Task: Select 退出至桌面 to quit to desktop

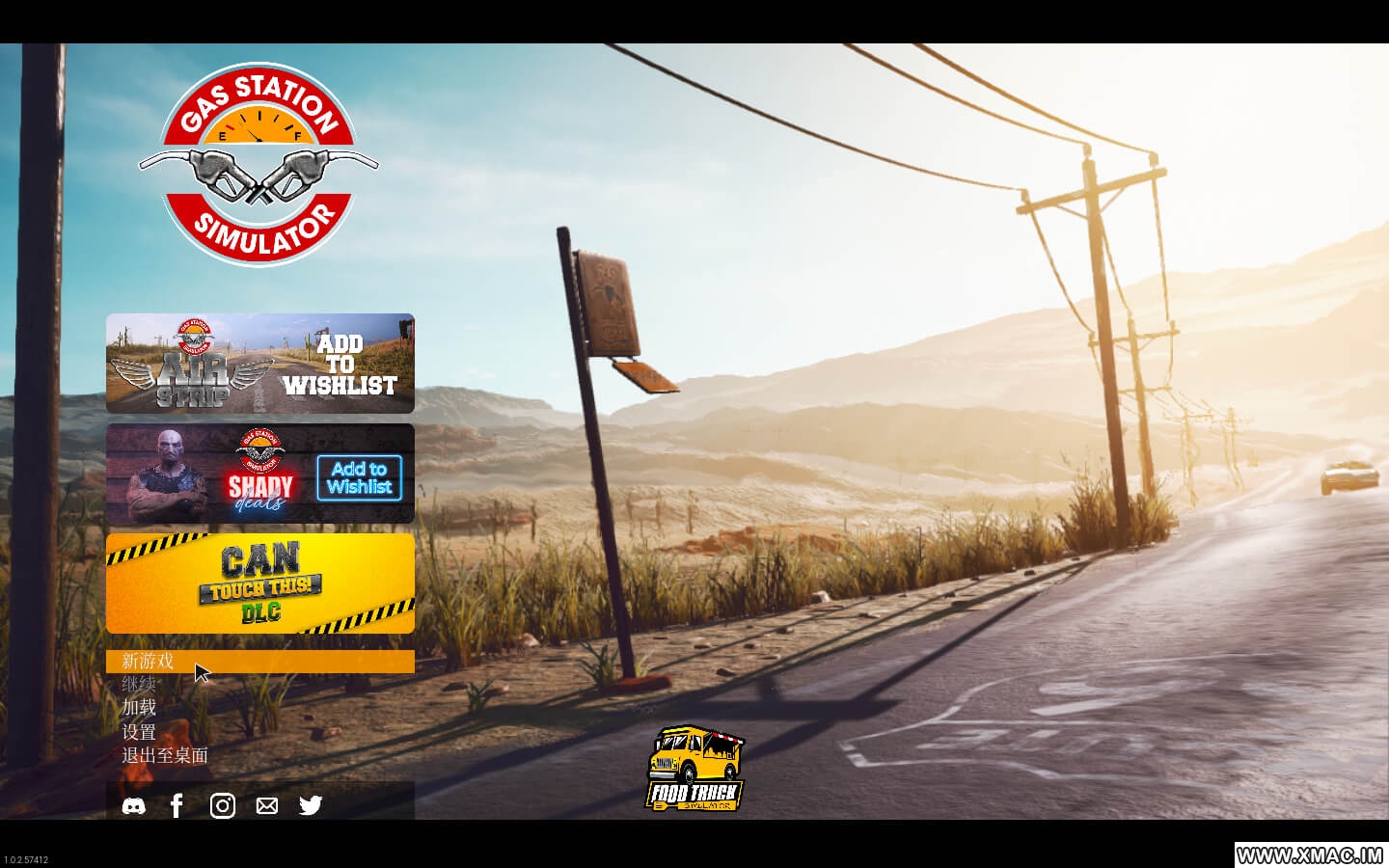Action: pos(165,755)
